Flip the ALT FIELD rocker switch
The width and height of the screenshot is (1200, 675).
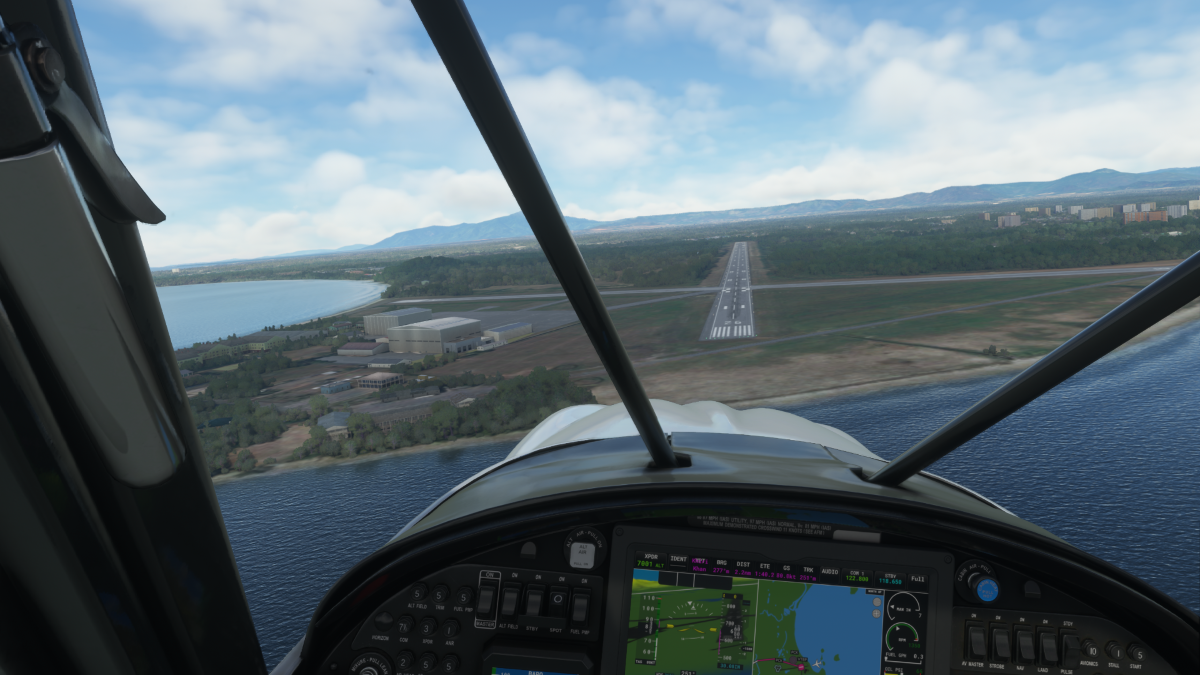[510, 601]
